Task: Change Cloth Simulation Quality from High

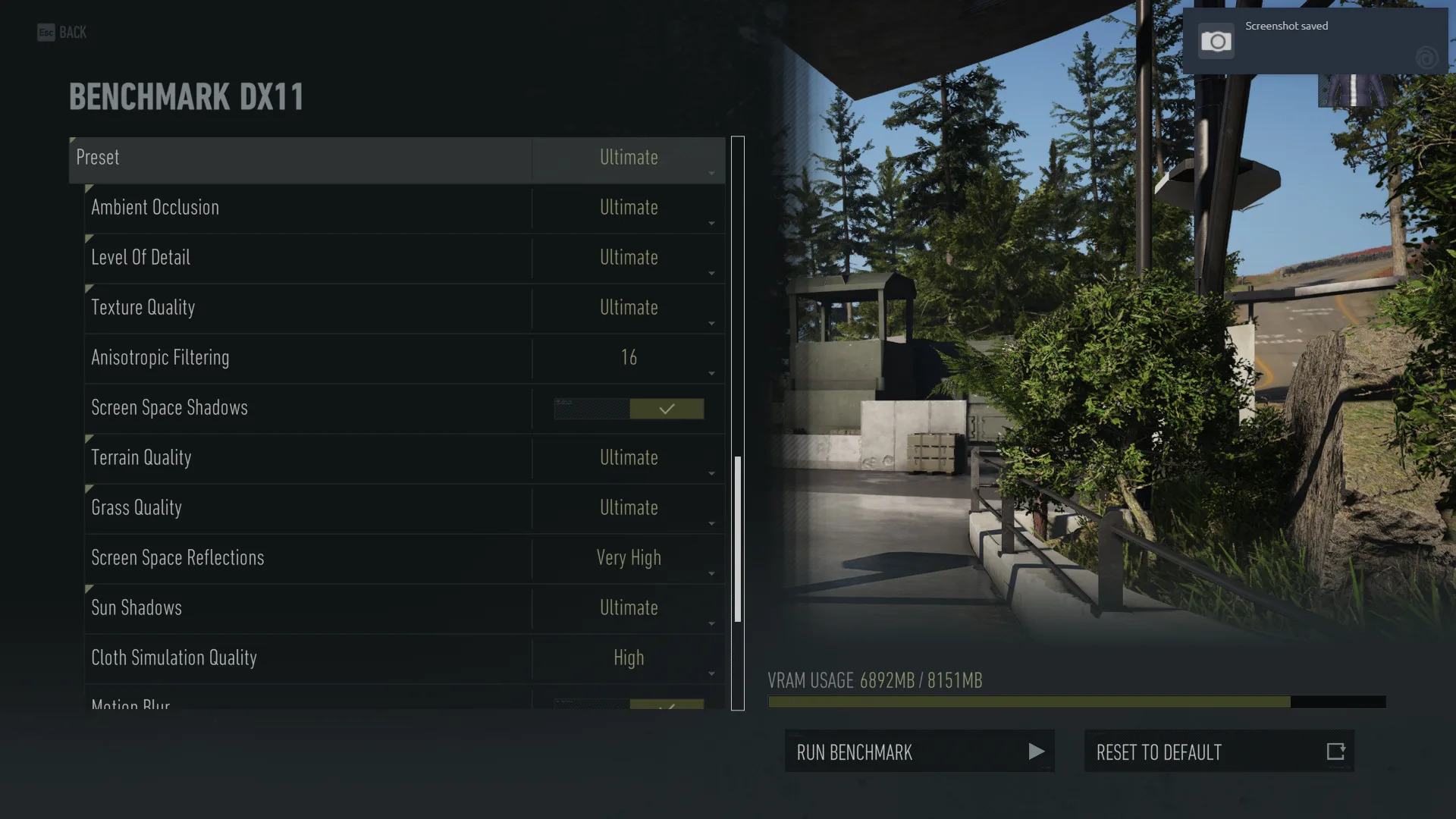Action: pyautogui.click(x=629, y=659)
